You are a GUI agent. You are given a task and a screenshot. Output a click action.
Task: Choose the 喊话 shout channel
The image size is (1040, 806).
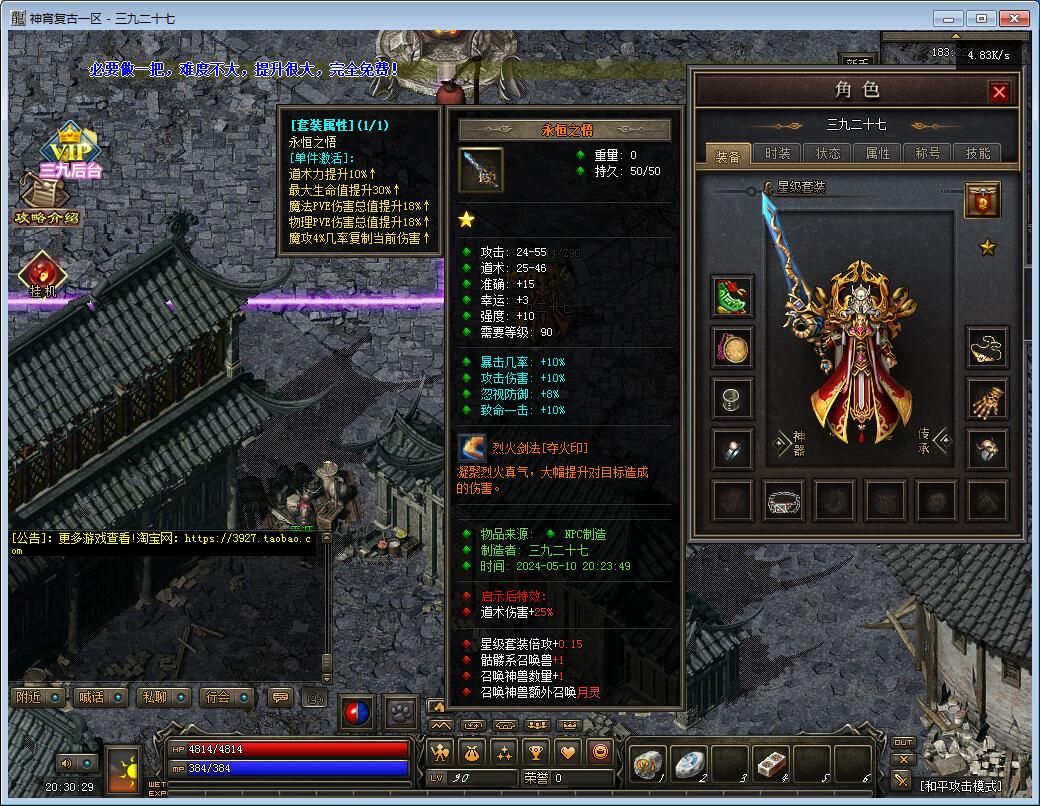pos(101,697)
